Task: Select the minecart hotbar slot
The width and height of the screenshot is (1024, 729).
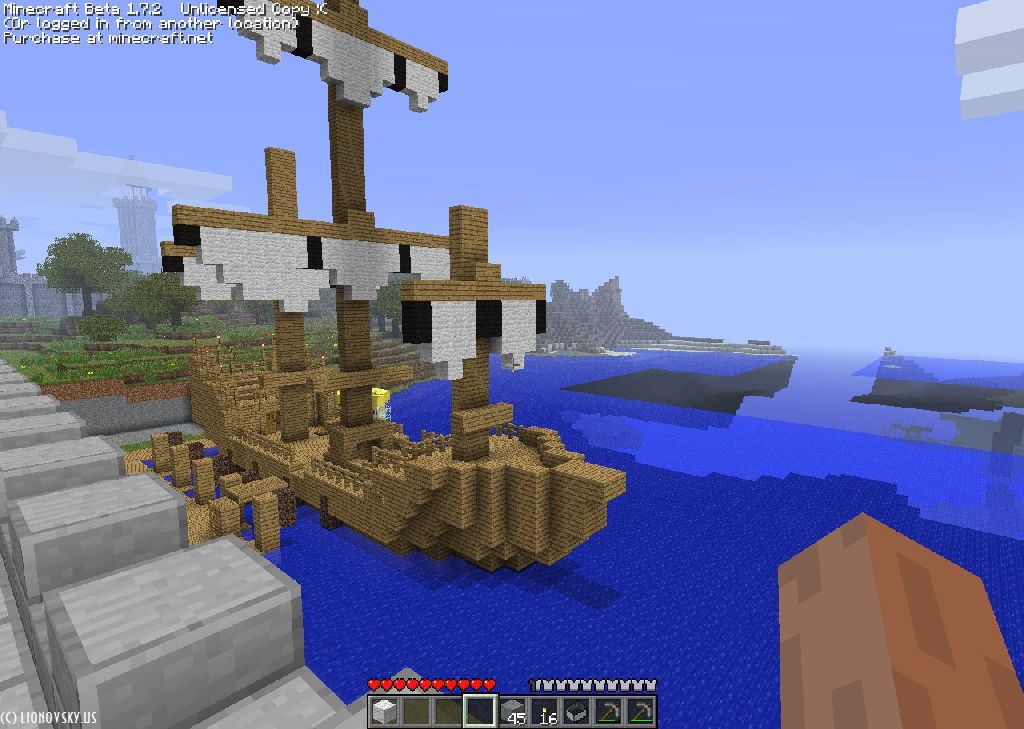Action: pos(577,711)
